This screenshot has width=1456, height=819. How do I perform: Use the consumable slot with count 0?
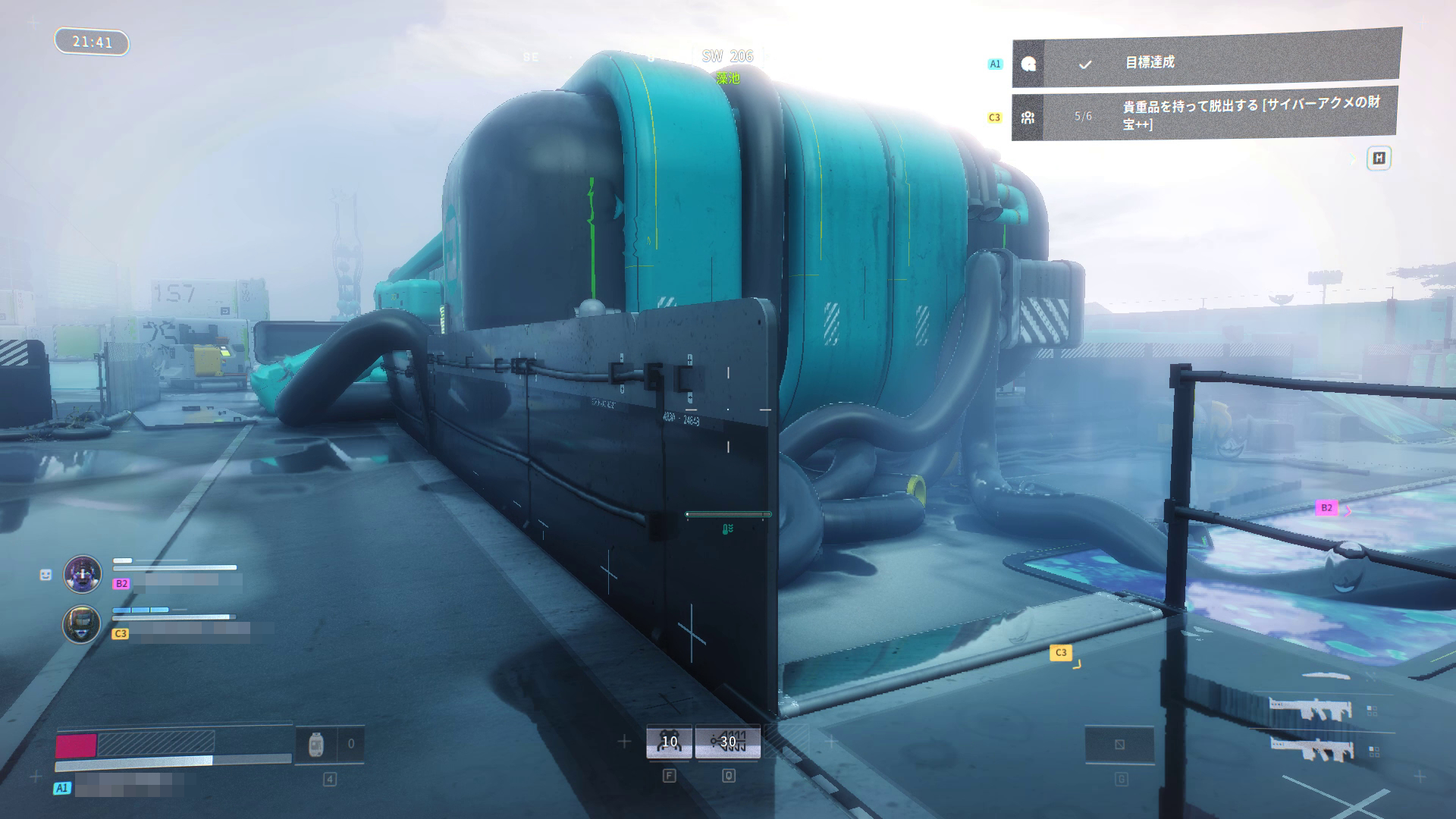(x=329, y=745)
